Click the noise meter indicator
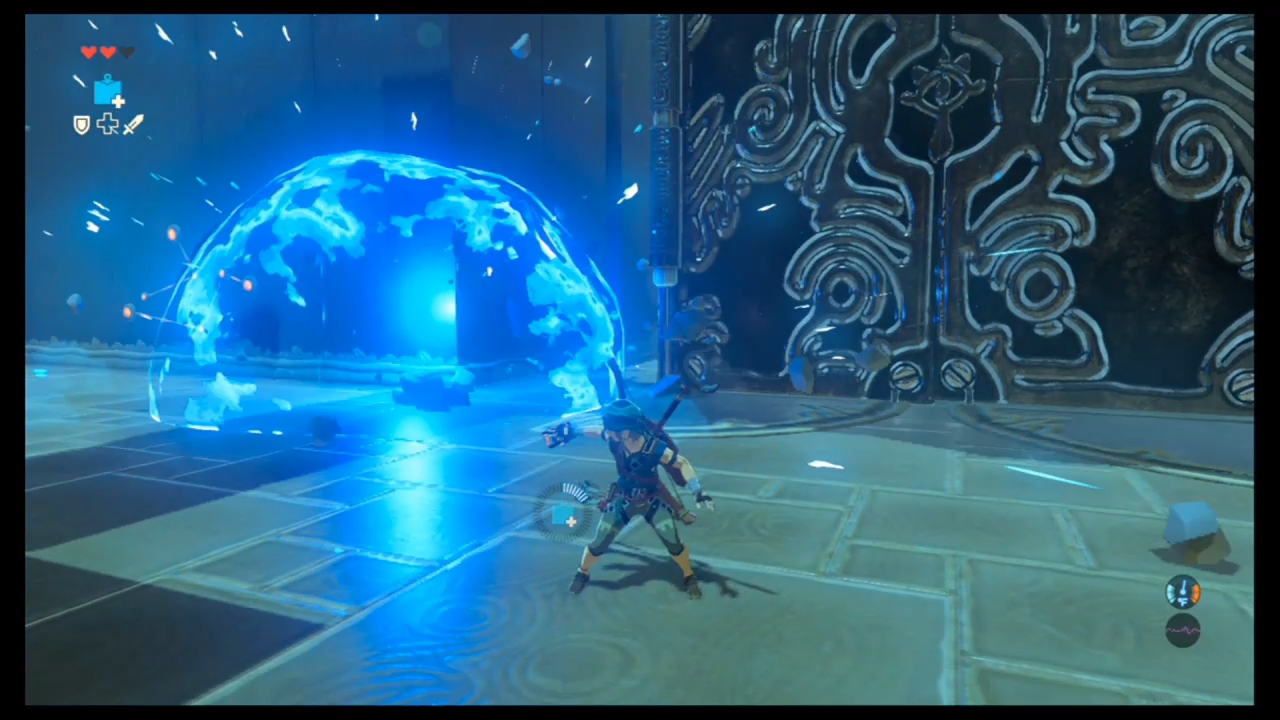 coord(1183,630)
